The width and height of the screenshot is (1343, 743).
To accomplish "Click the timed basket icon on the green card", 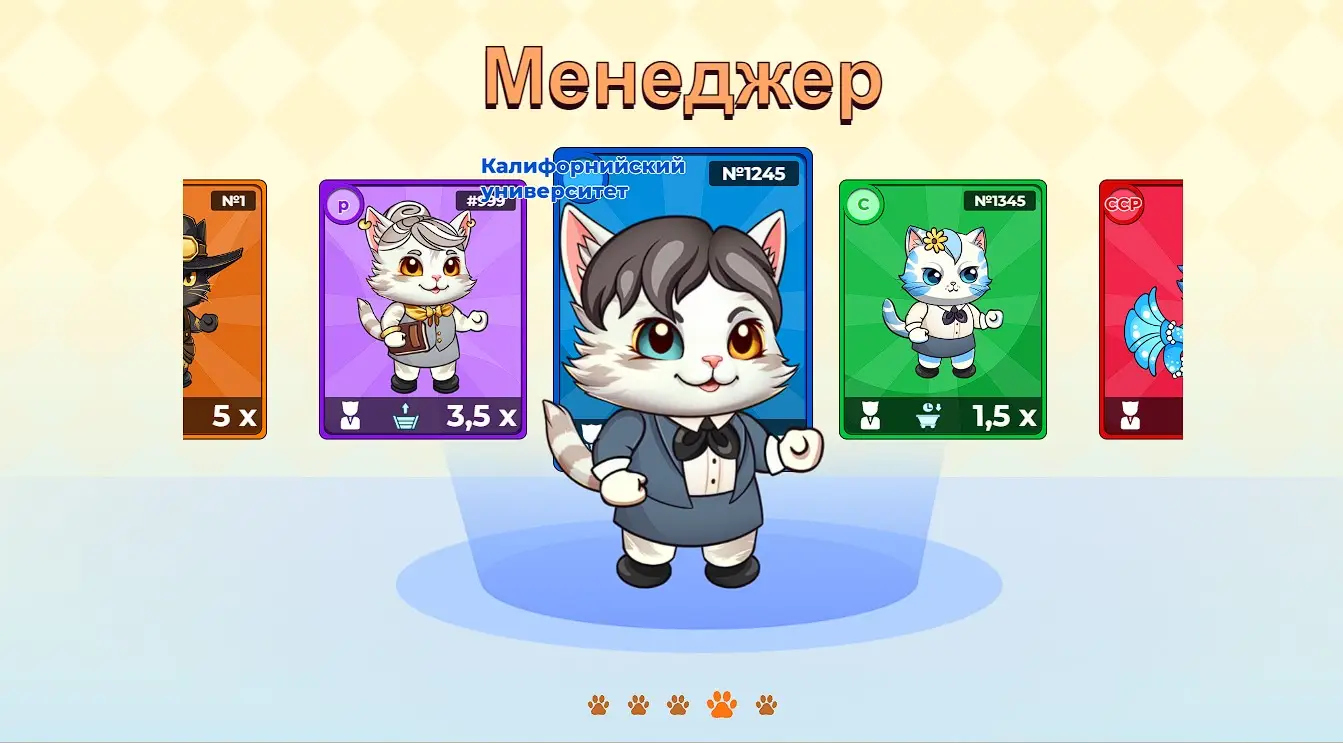I will (929, 417).
